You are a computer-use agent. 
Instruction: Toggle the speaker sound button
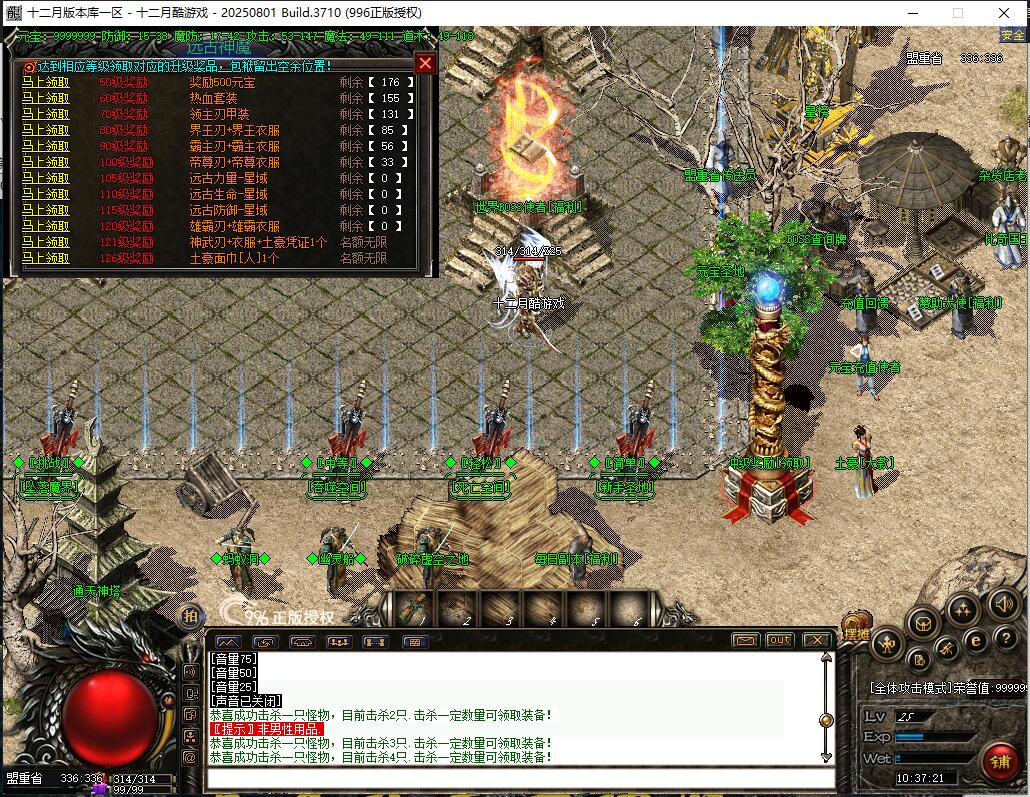click(1002, 604)
